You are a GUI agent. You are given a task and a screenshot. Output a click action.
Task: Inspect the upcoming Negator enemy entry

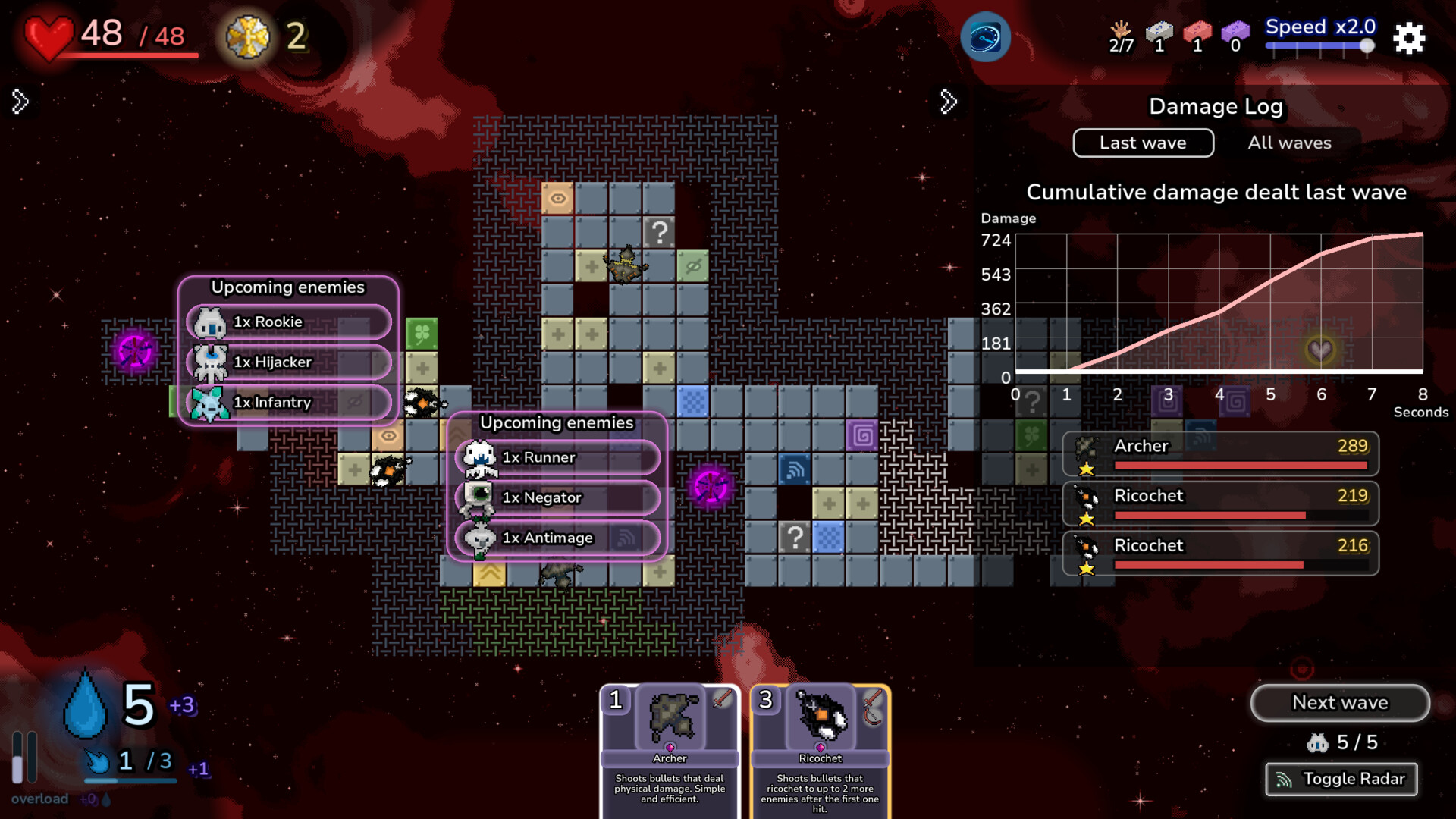pos(557,498)
